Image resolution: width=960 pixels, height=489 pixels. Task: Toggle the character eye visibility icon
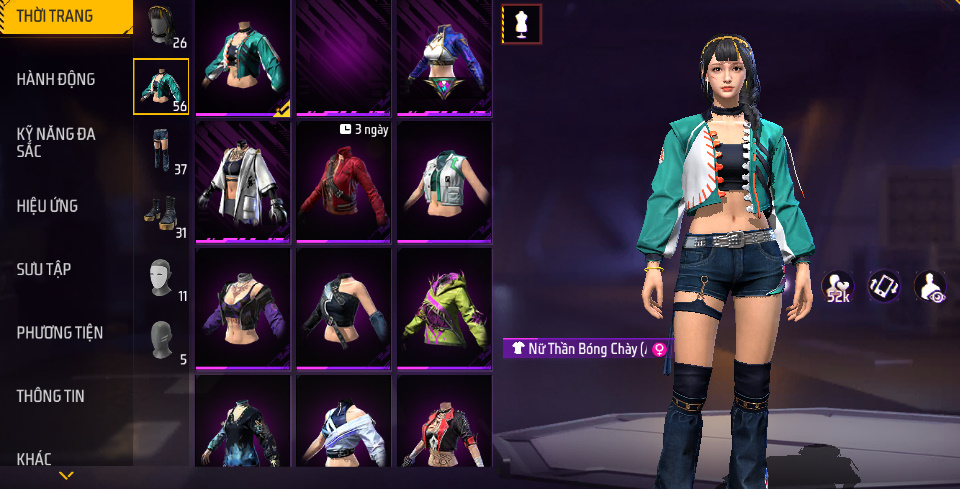click(929, 286)
